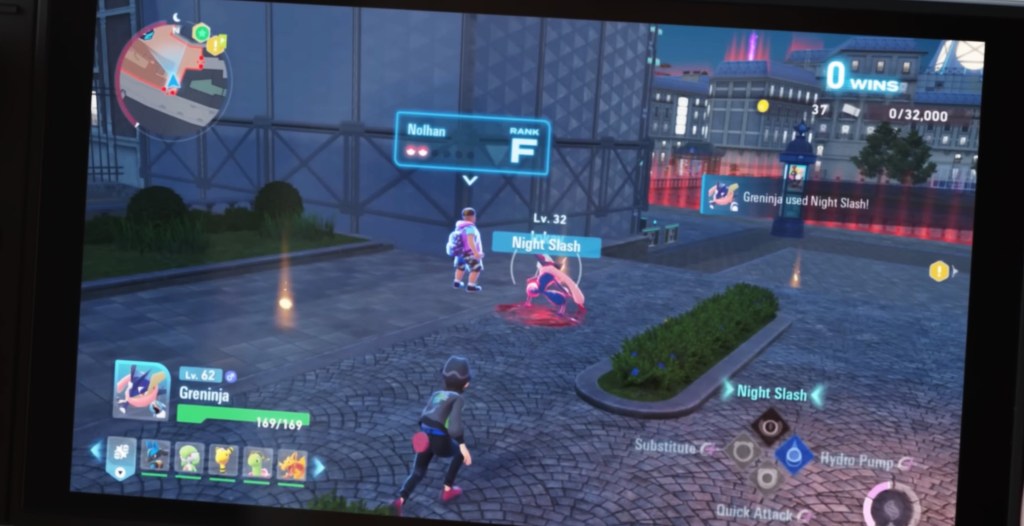Viewport: 1024px width, 526px height.
Task: Click the party bar's right arrow
Action: 318,467
